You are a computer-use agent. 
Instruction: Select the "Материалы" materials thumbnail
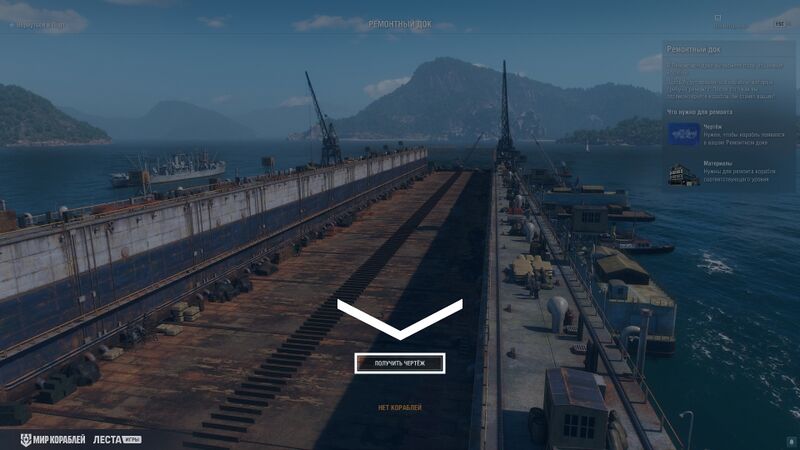684,174
